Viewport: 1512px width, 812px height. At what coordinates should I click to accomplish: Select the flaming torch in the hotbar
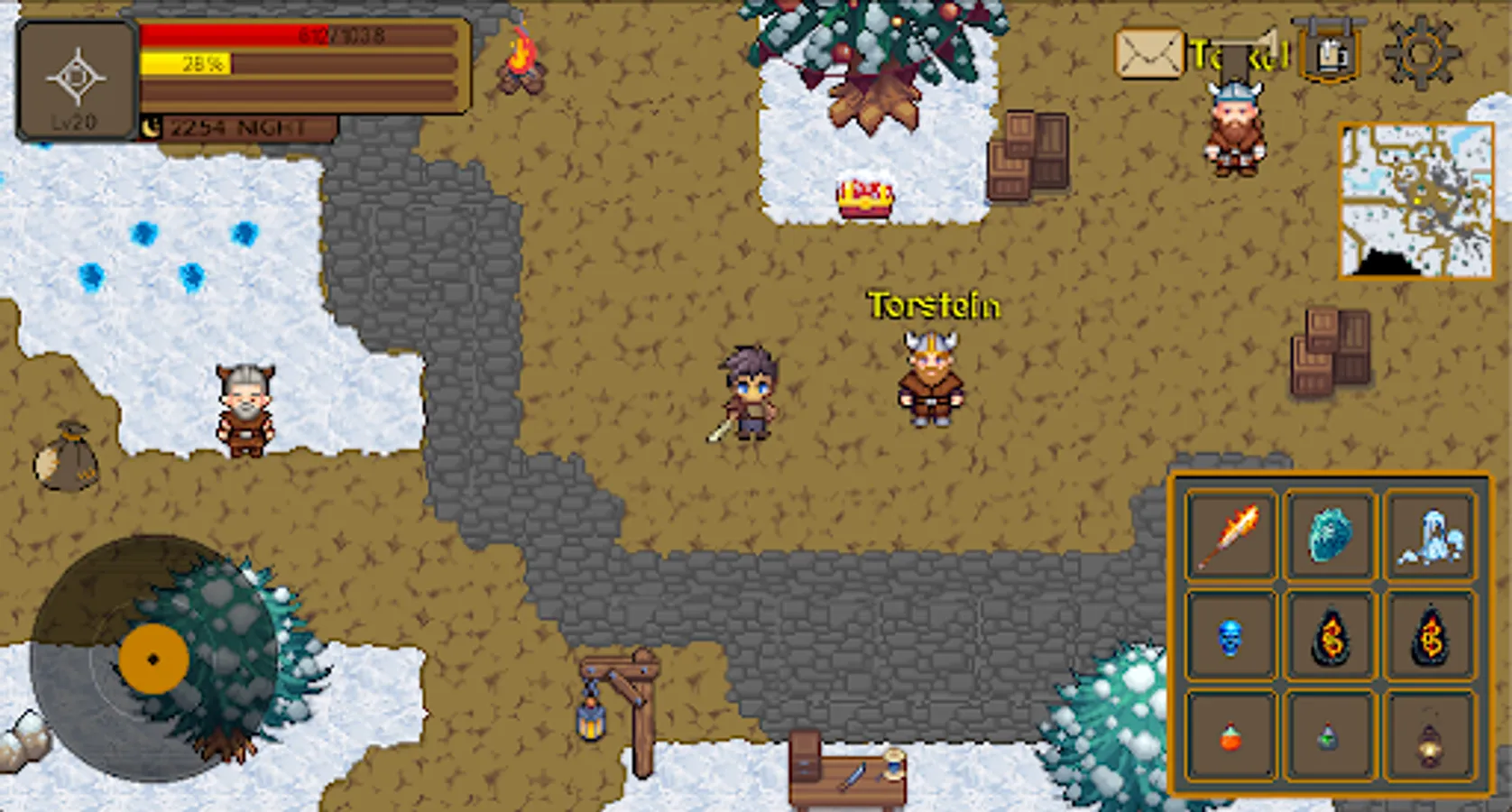pos(1231,534)
